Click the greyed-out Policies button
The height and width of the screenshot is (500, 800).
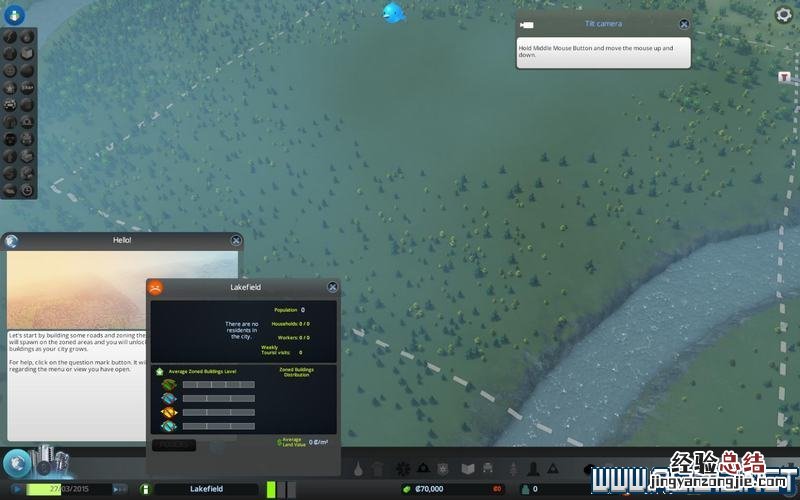pyautogui.click(x=176, y=445)
